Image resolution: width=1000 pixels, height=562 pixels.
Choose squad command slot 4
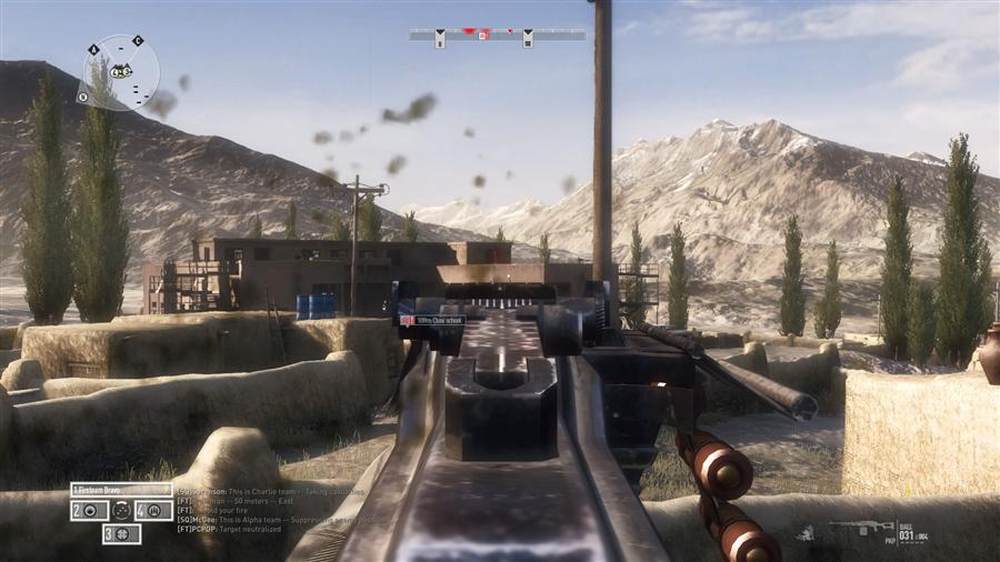click(x=154, y=510)
